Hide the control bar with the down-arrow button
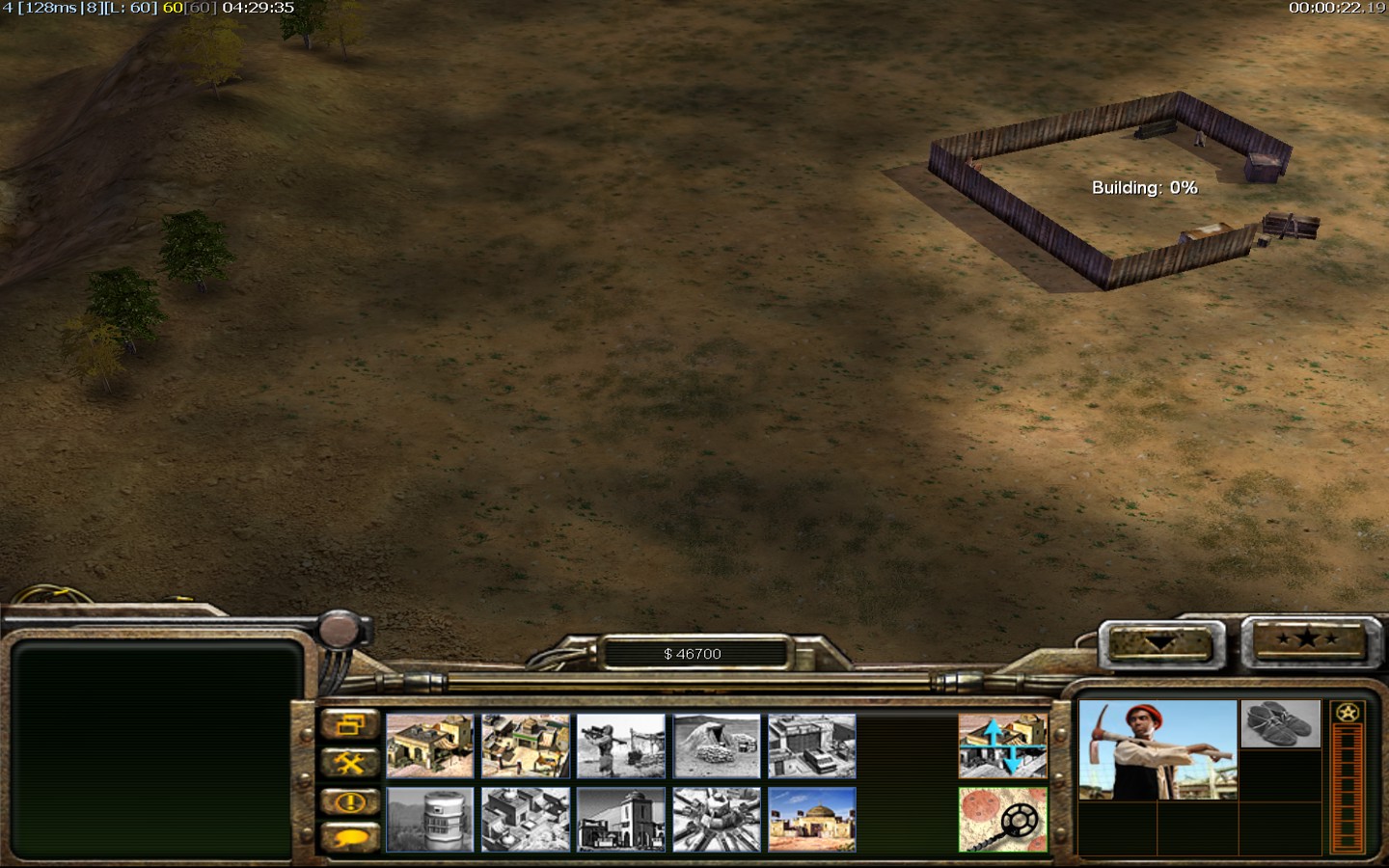This screenshot has height=868, width=1389. (1160, 643)
